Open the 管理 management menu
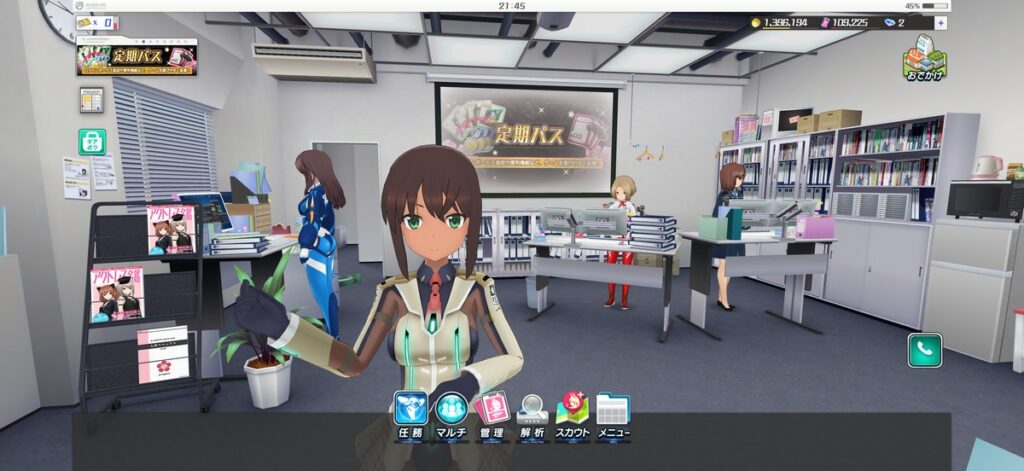Viewport: 1024px width, 471px height. click(492, 414)
